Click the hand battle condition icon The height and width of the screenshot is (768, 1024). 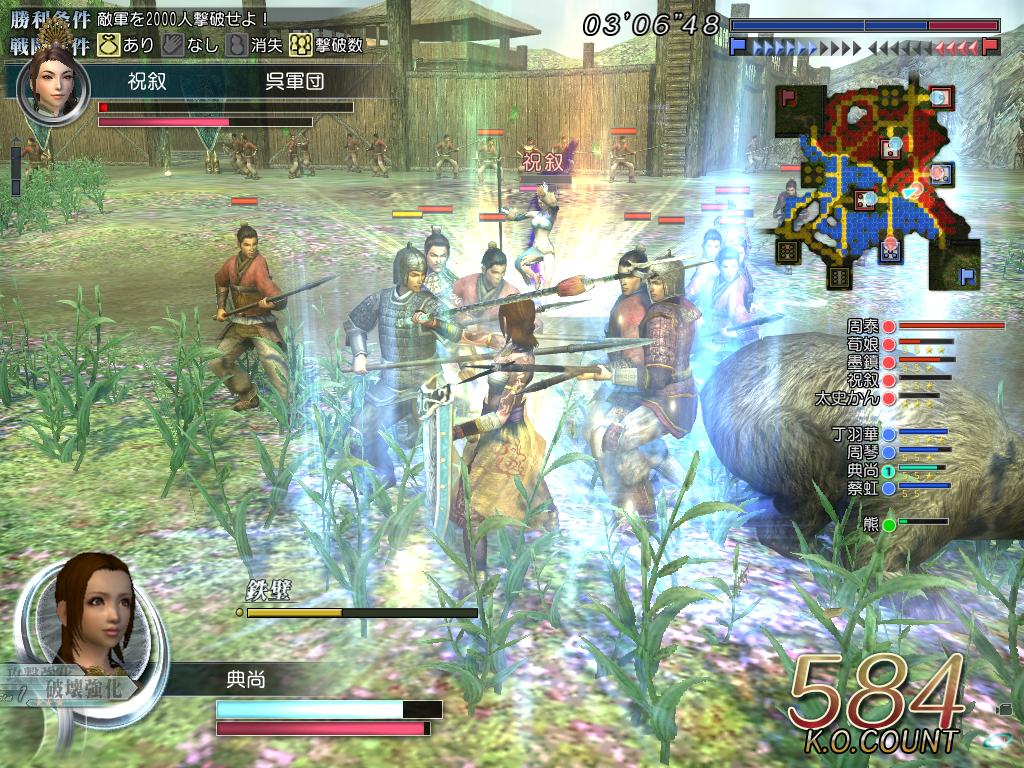(x=172, y=44)
